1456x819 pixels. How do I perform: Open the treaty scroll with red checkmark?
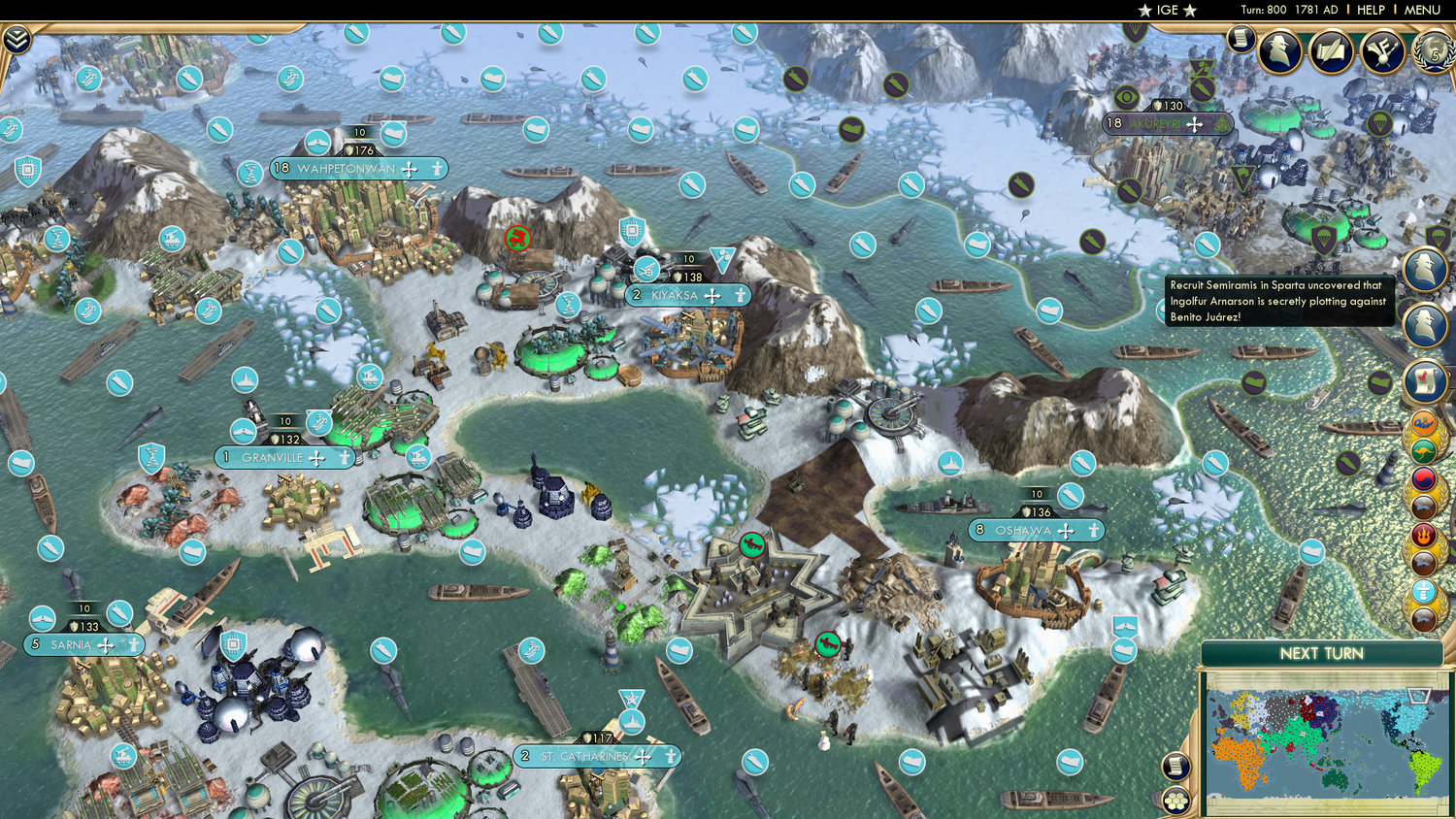[x=1424, y=381]
